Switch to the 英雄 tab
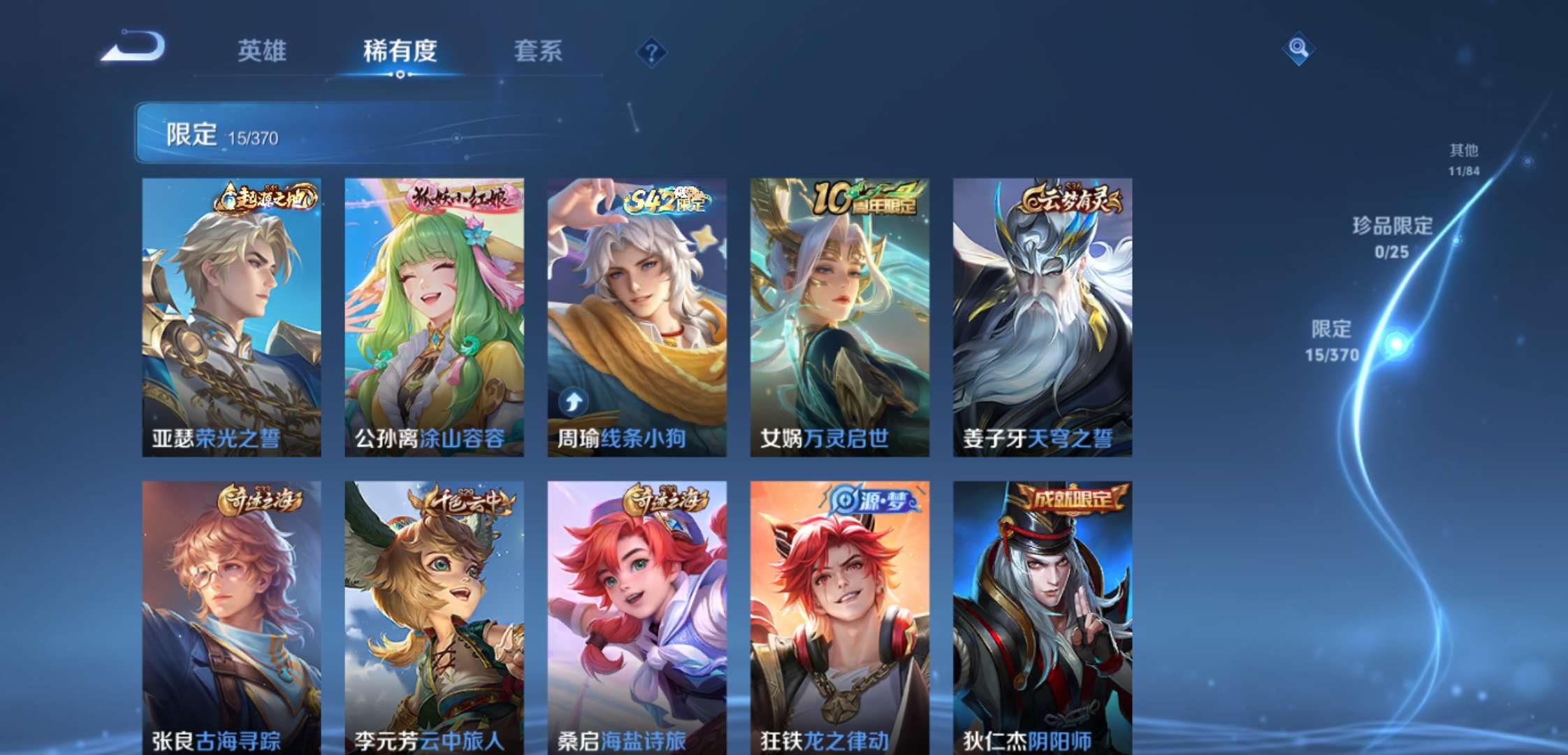1568x755 pixels. click(261, 50)
